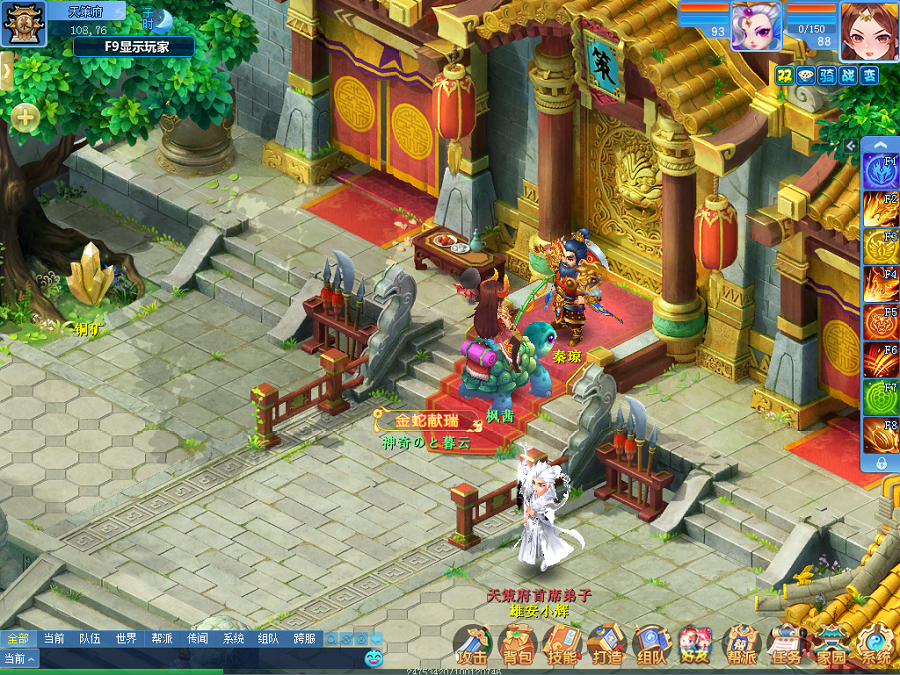Open the 攻击 (Attack) menu button
Screen dimensions: 900x675
pos(472,645)
